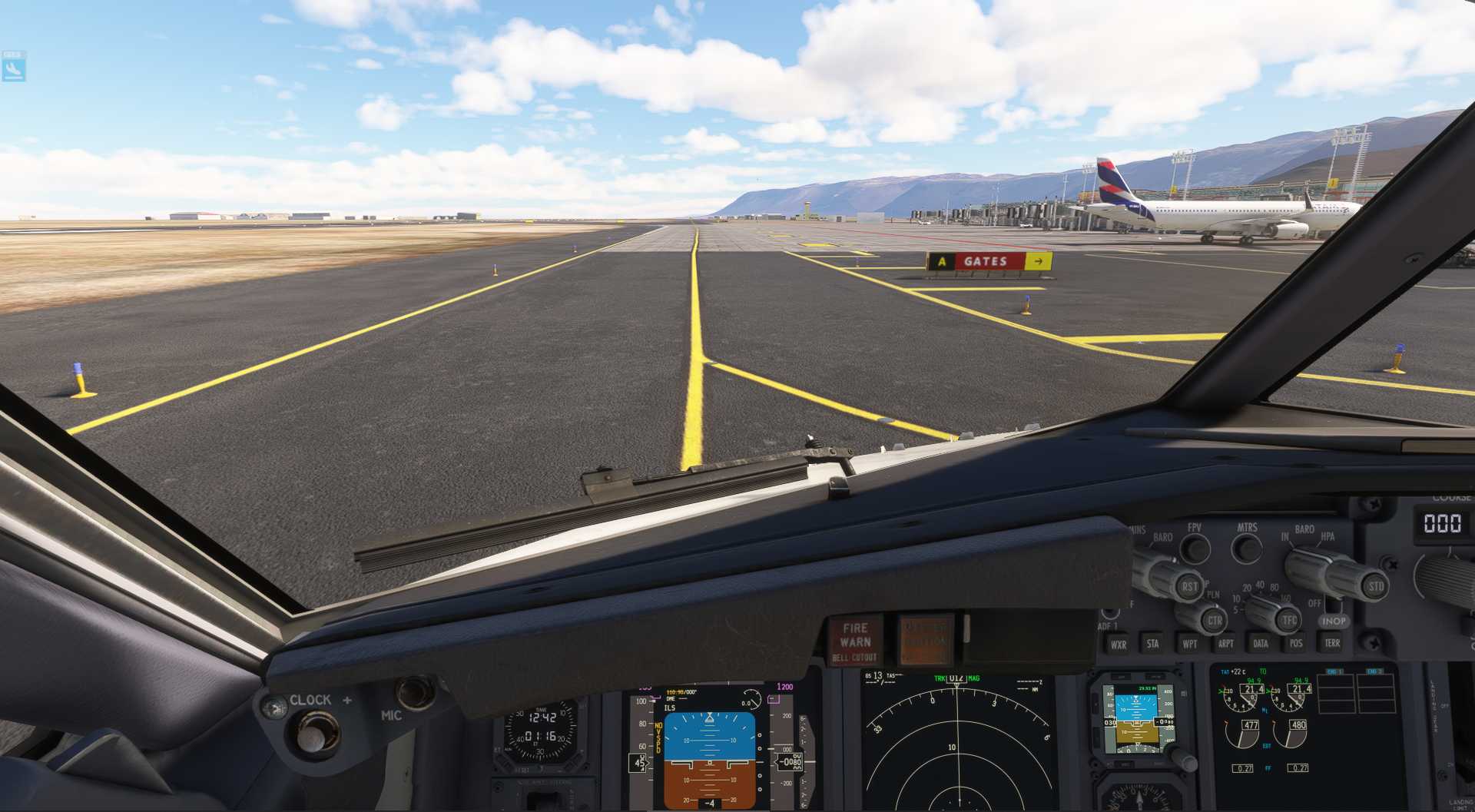This screenshot has width=1475, height=812.
Task: Push the CTR map center knob
Action: point(1214,620)
